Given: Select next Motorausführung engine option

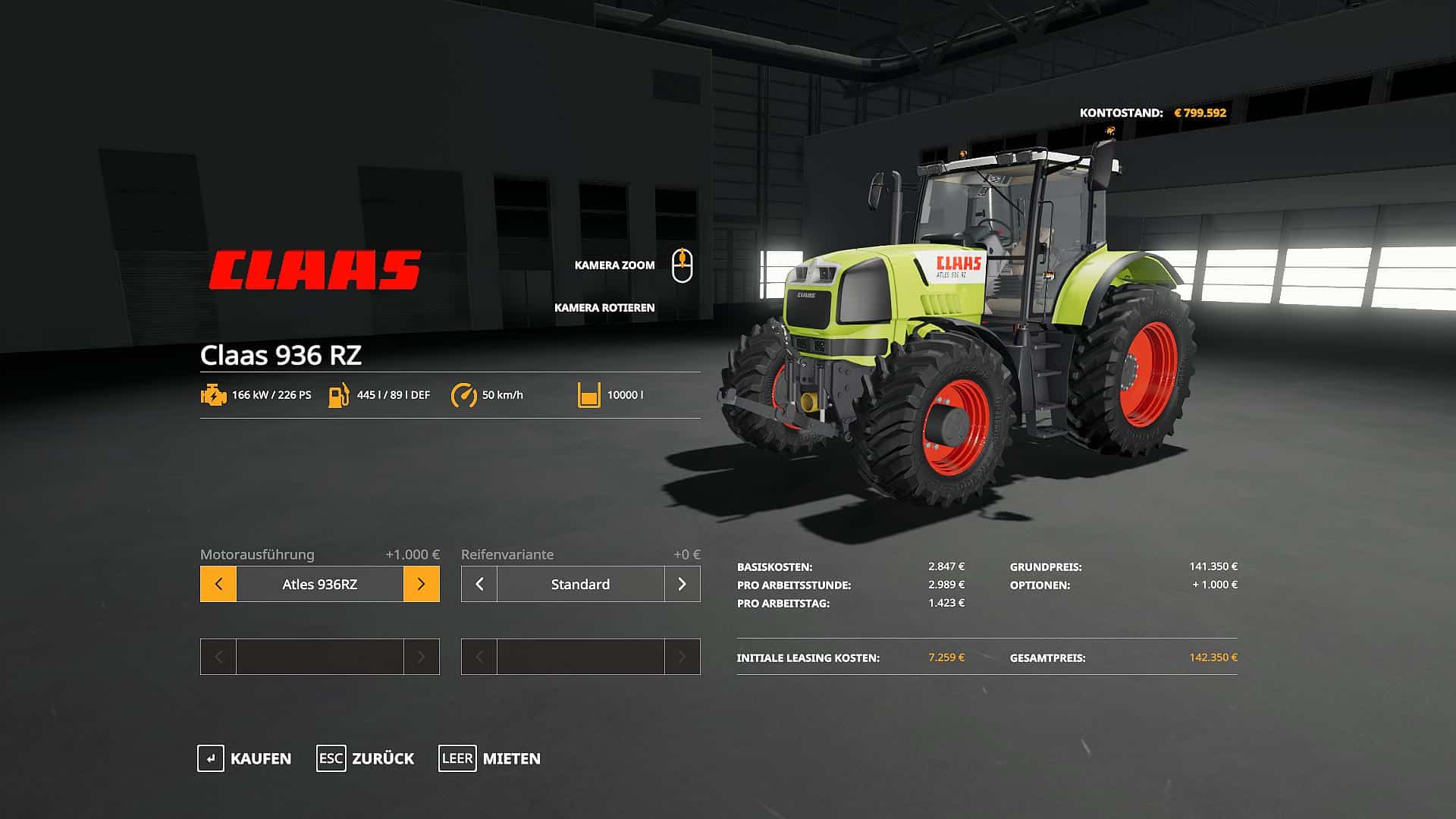Looking at the screenshot, I should tap(421, 584).
